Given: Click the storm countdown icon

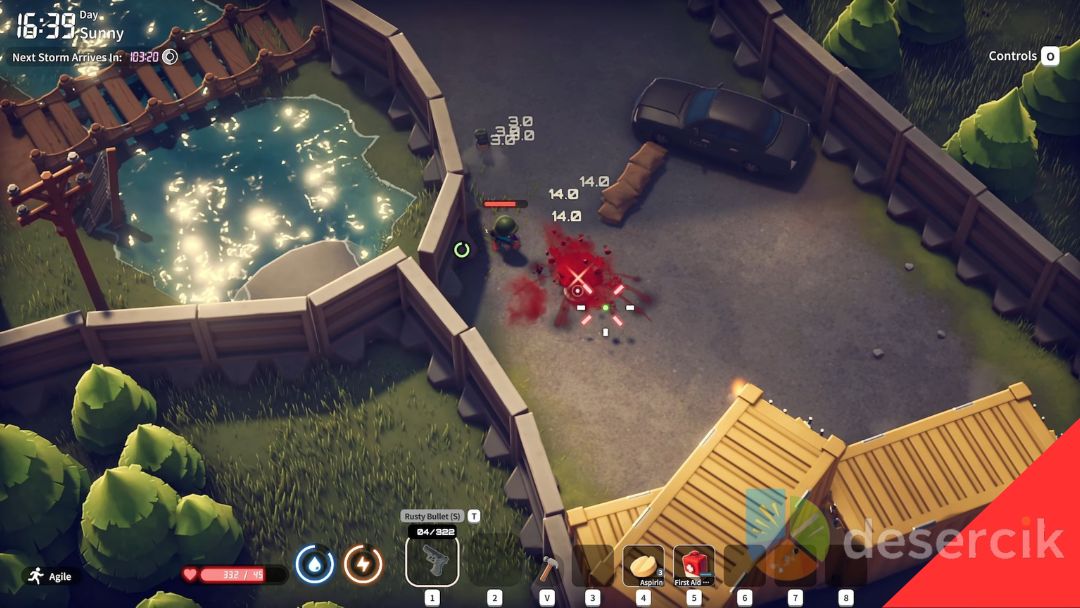Looking at the screenshot, I should [170, 57].
